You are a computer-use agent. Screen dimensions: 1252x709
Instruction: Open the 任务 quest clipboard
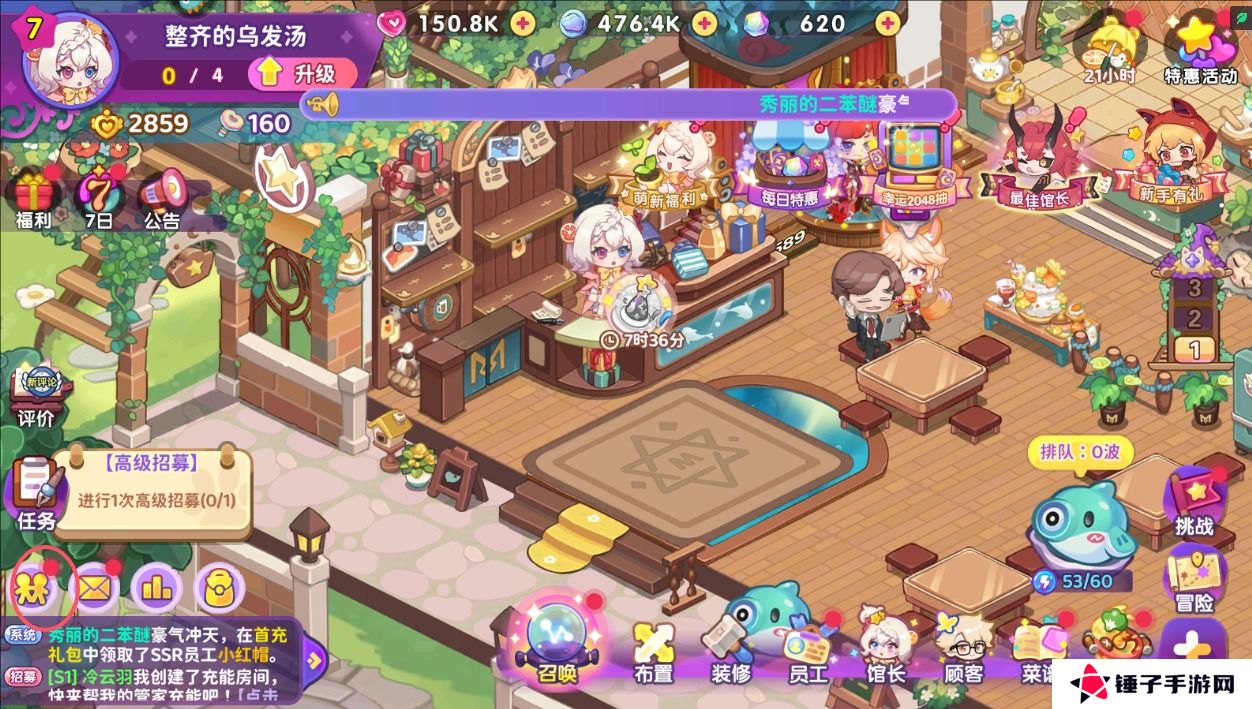36,492
